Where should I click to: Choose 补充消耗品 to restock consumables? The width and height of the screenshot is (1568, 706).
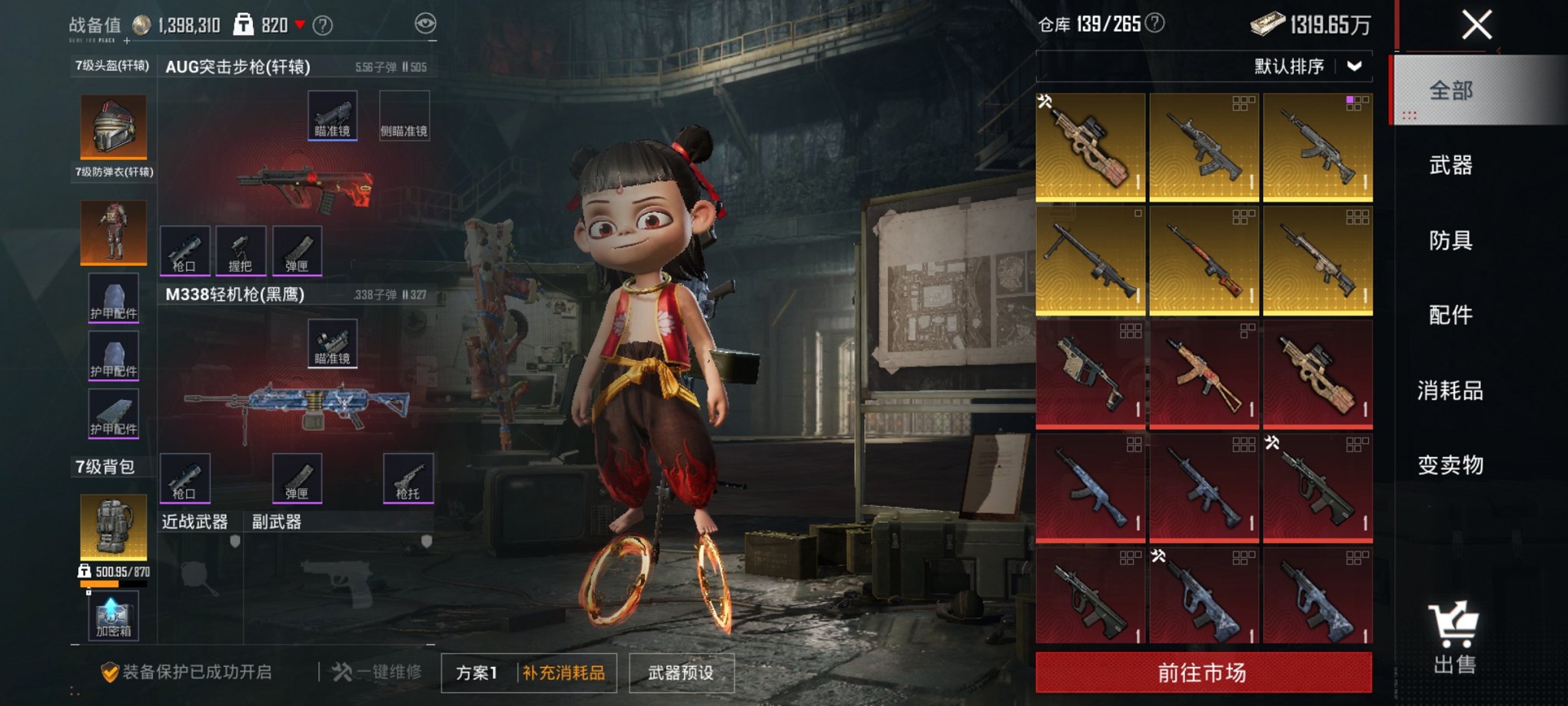[x=564, y=673]
